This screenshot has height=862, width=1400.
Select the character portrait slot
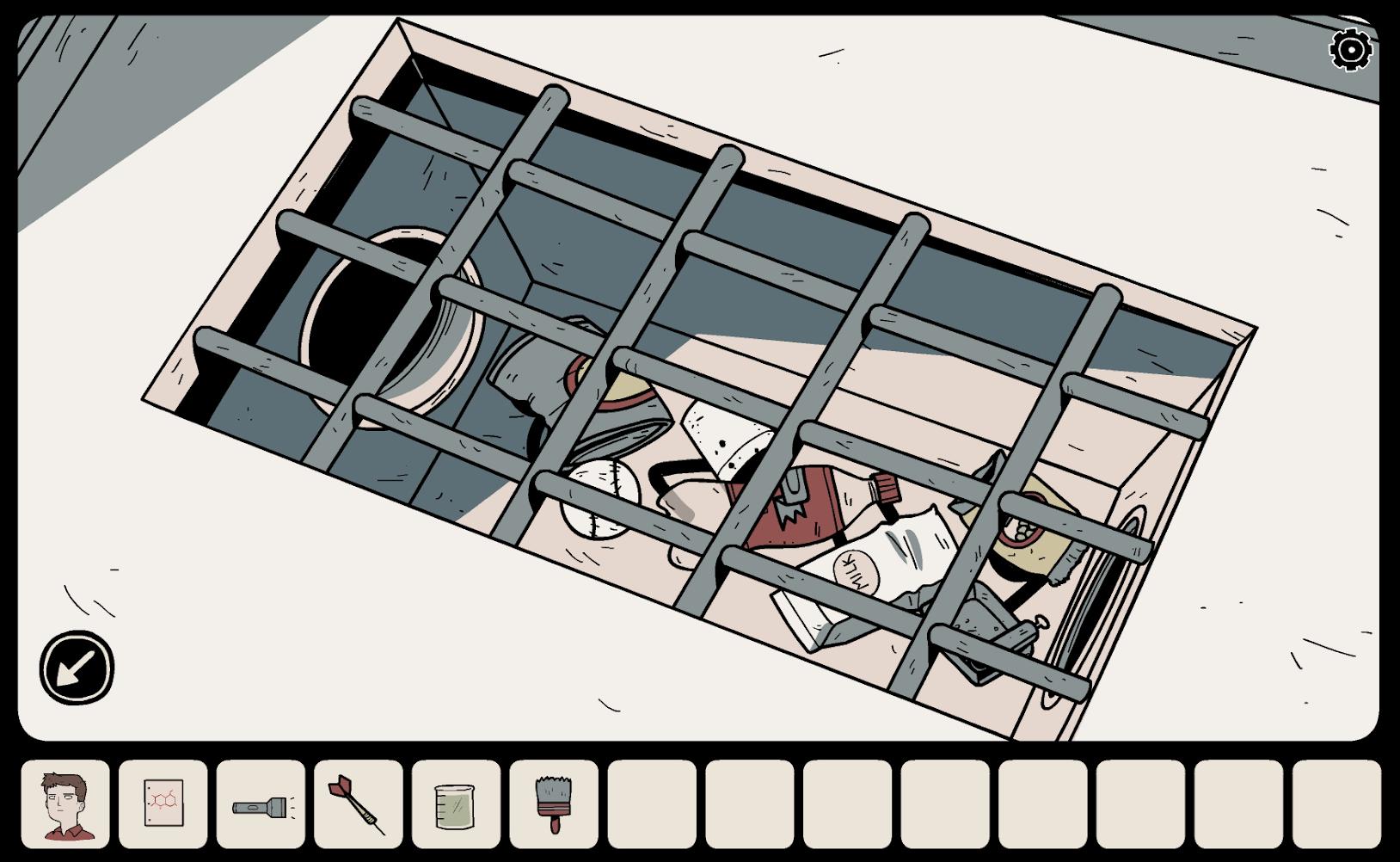click(66, 804)
